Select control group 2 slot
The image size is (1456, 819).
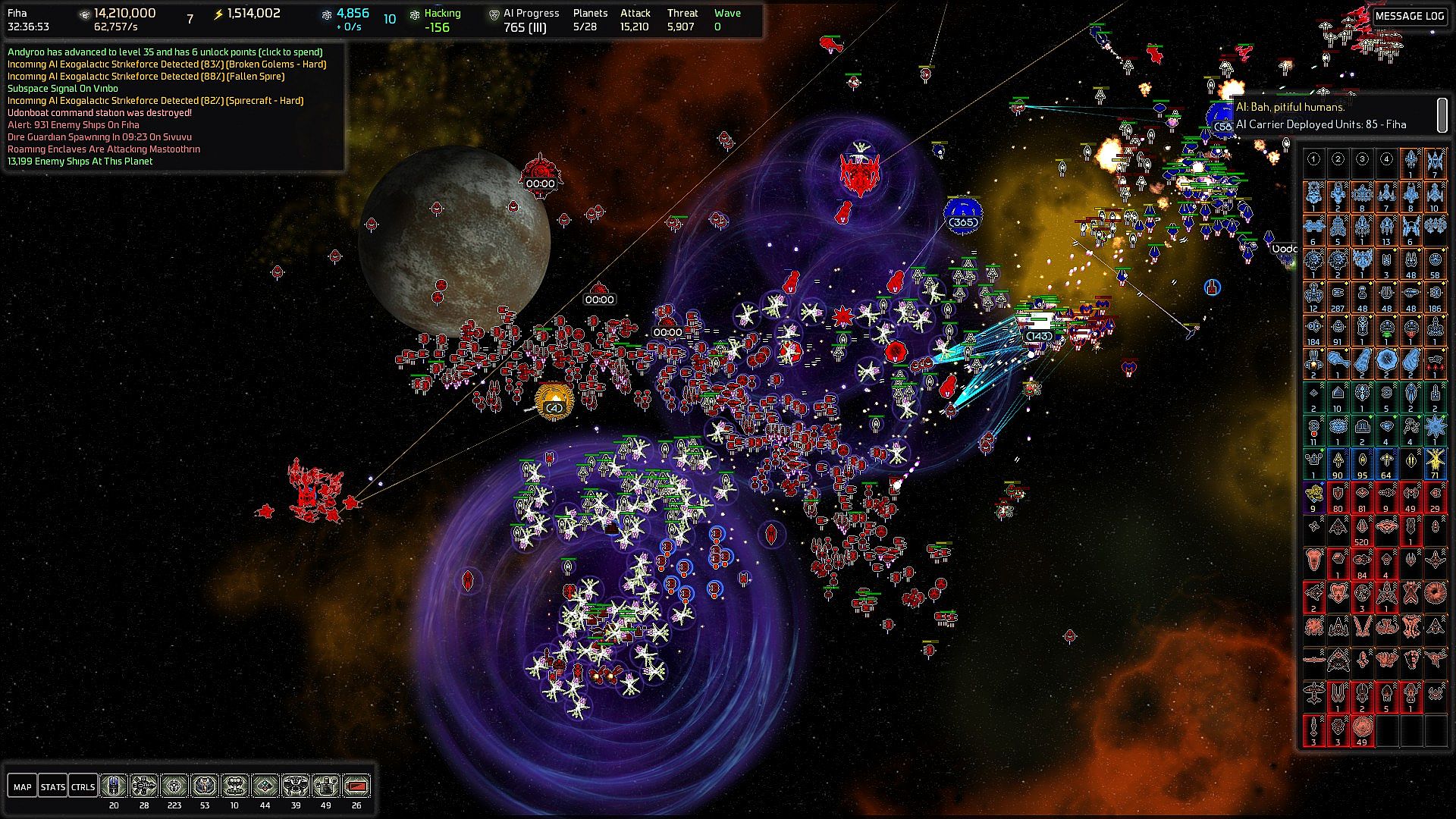[x=1338, y=159]
